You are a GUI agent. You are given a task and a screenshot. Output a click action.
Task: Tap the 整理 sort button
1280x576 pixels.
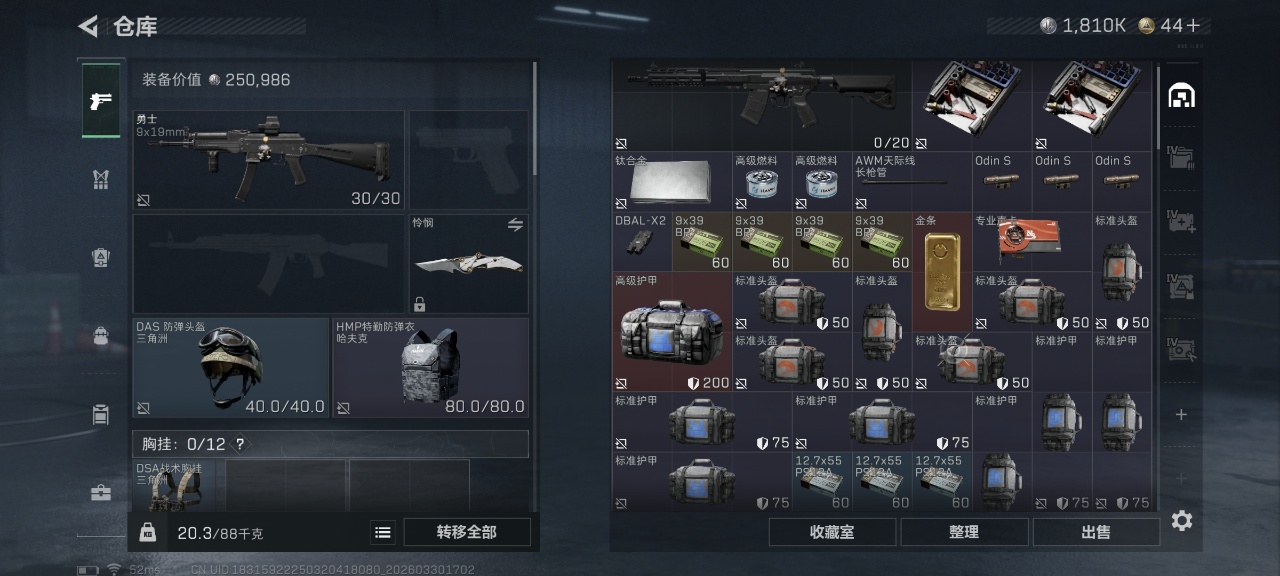pyautogui.click(x=963, y=532)
